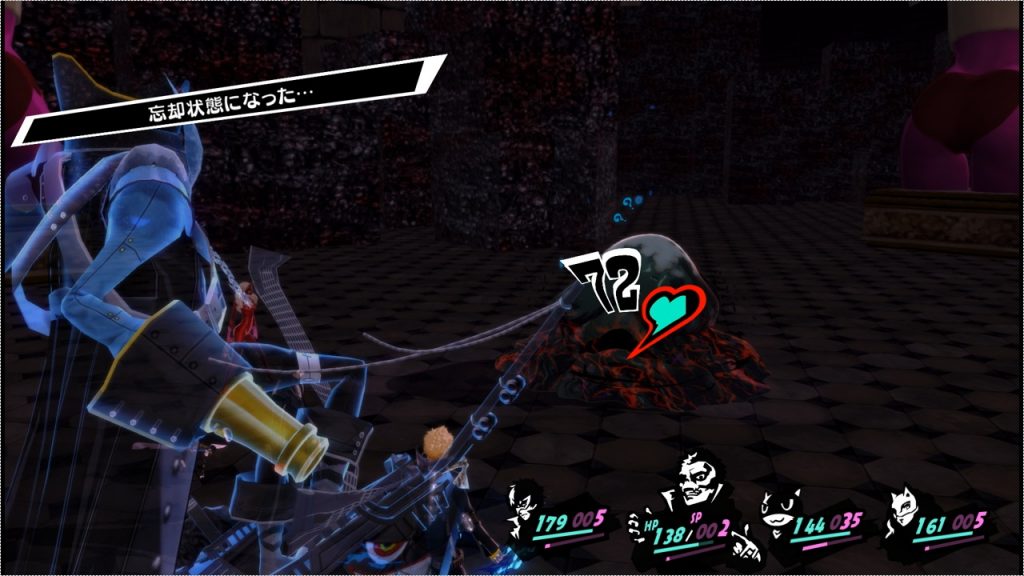Viewport: 1024px width, 576px height.
Task: Select Skull's skull-mask party portrait
Action: (691, 490)
